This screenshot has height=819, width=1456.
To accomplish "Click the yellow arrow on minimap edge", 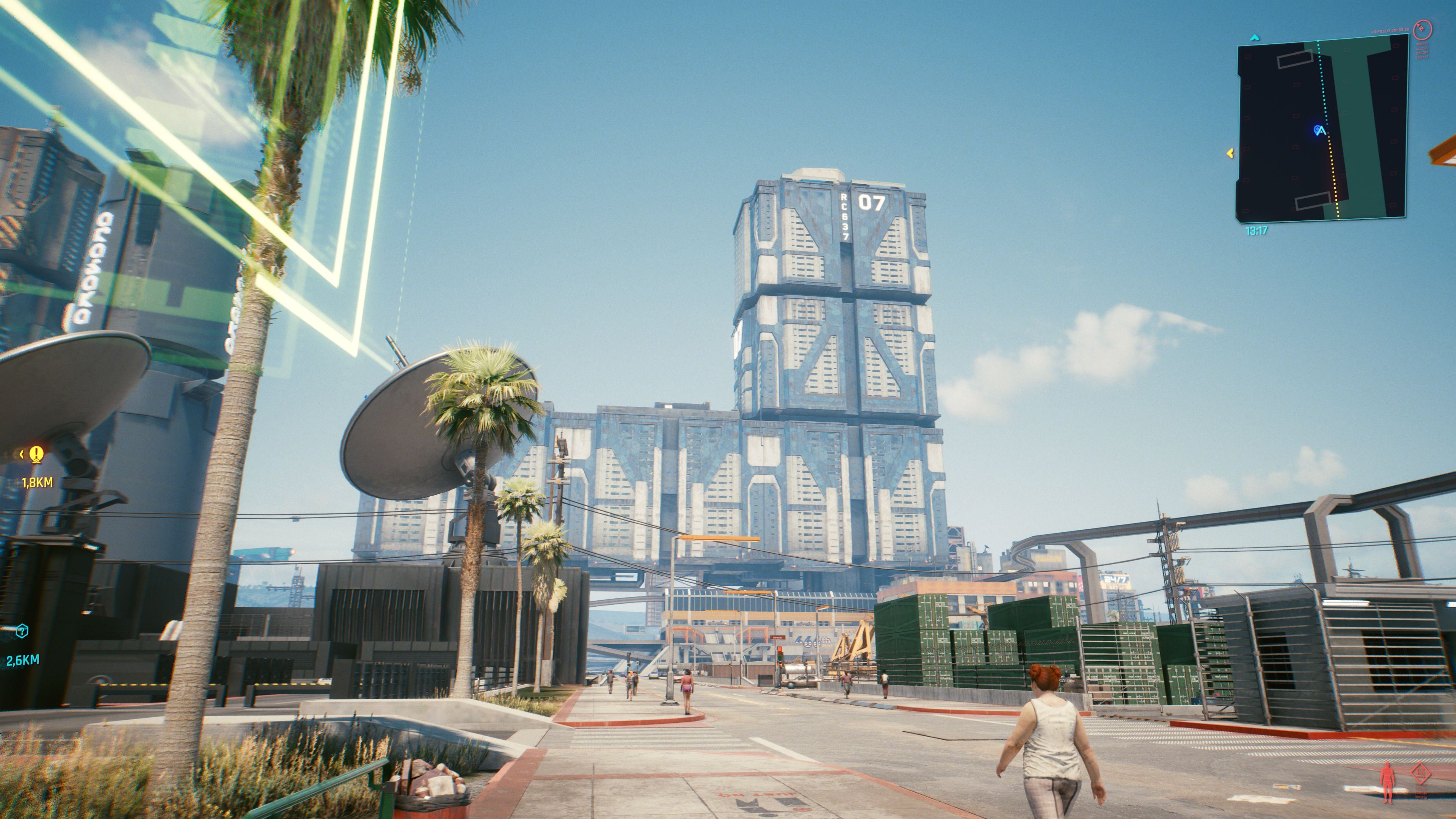I will point(1229,152).
